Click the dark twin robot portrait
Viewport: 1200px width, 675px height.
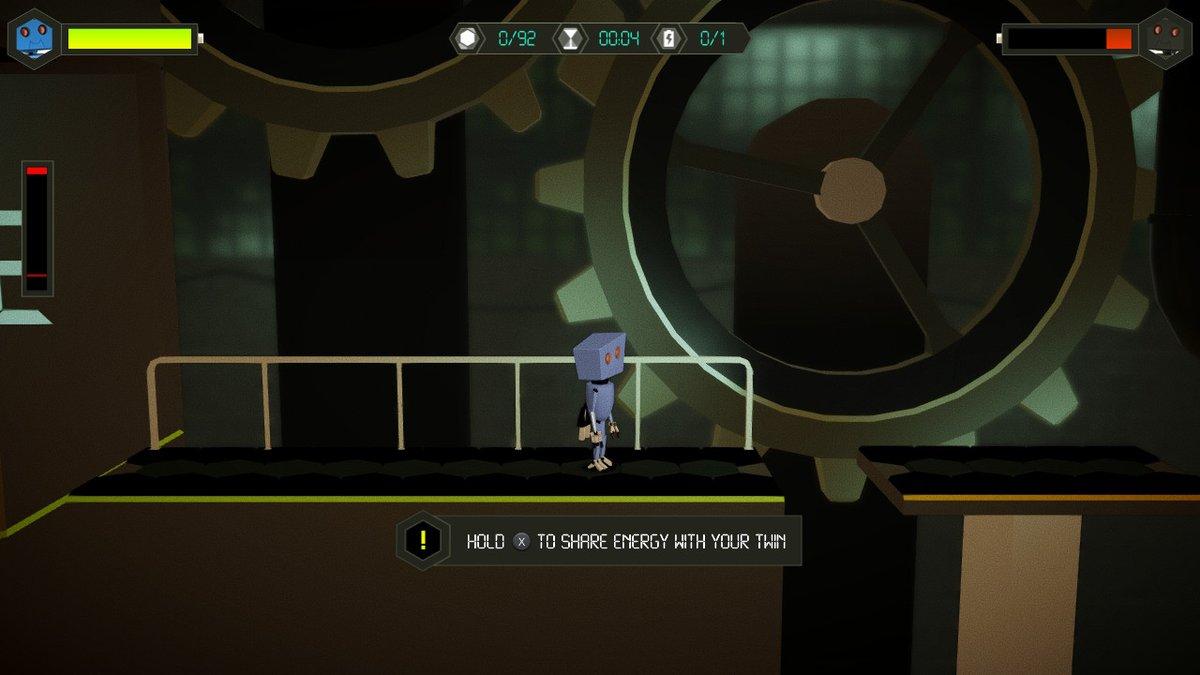tap(1163, 39)
